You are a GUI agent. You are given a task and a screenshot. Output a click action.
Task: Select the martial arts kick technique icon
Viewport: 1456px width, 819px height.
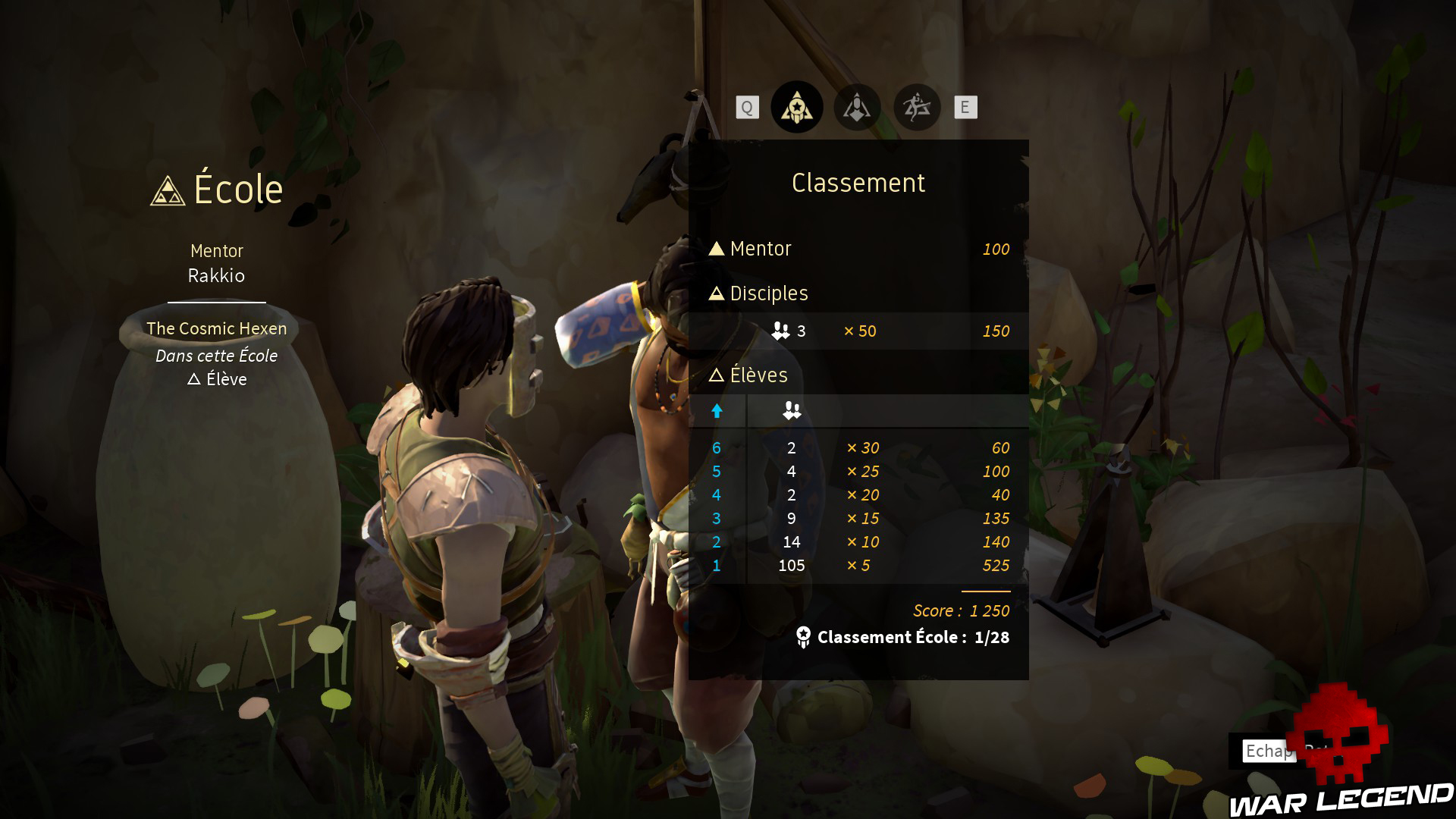918,108
